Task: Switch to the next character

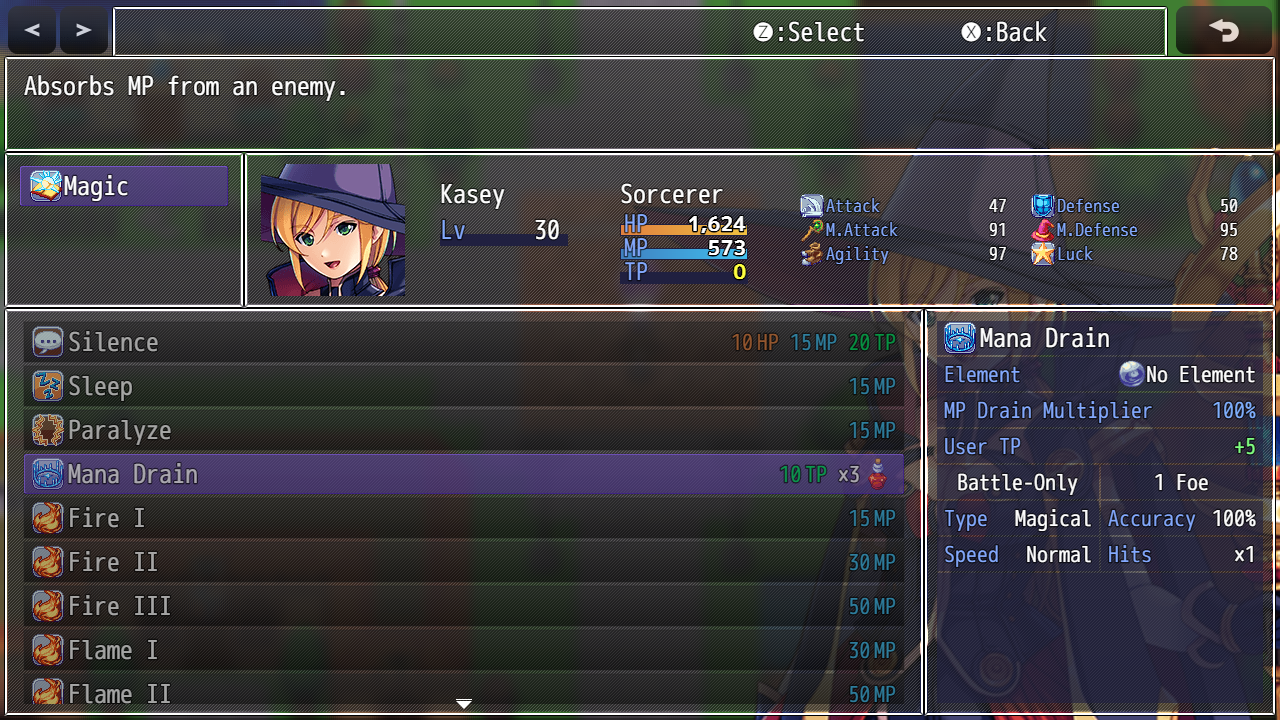Action: pos(83,31)
